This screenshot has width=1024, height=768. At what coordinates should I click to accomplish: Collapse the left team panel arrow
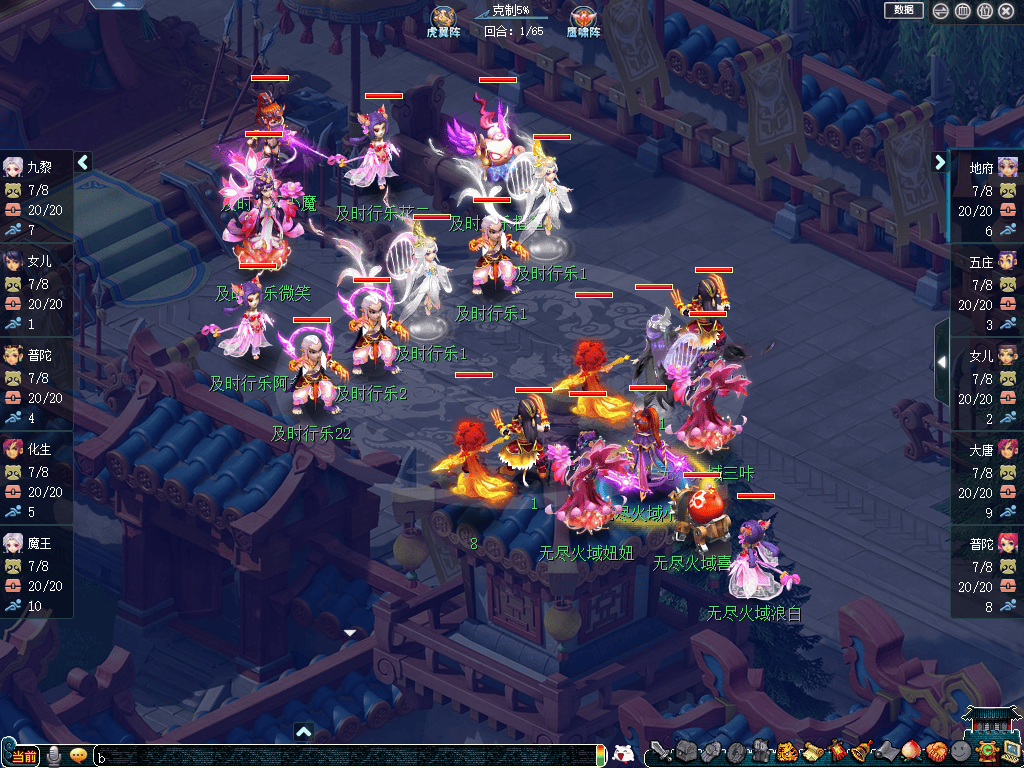(83, 162)
